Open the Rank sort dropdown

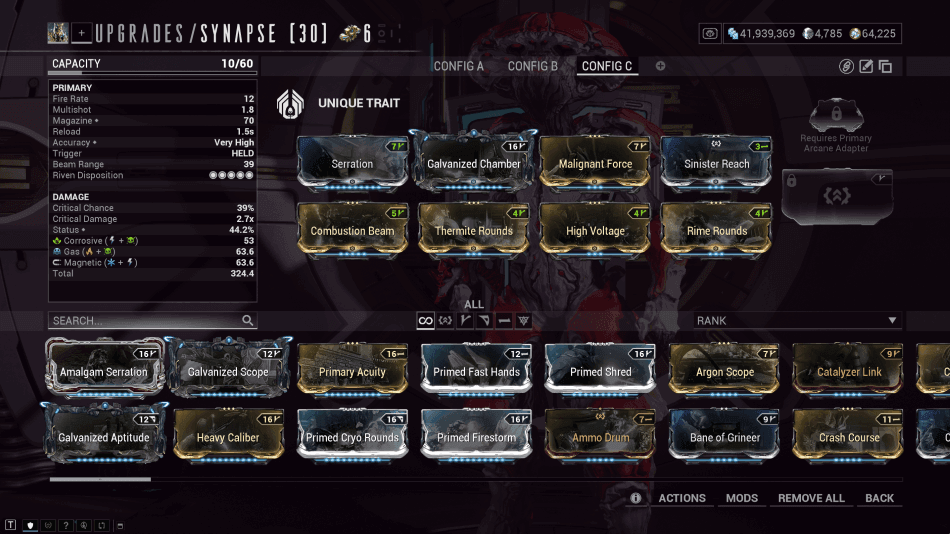(797, 321)
